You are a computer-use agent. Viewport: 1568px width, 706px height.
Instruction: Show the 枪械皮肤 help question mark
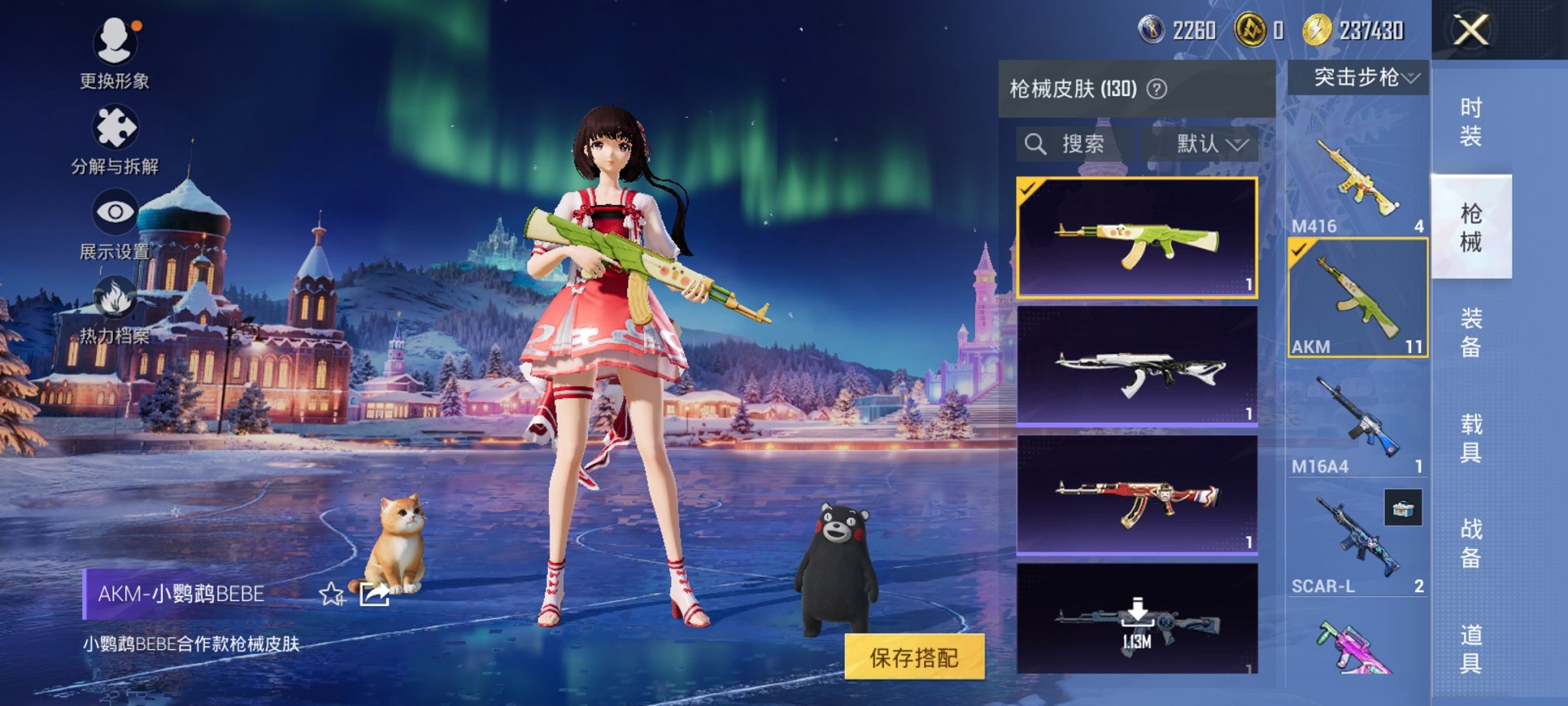pos(1157,89)
